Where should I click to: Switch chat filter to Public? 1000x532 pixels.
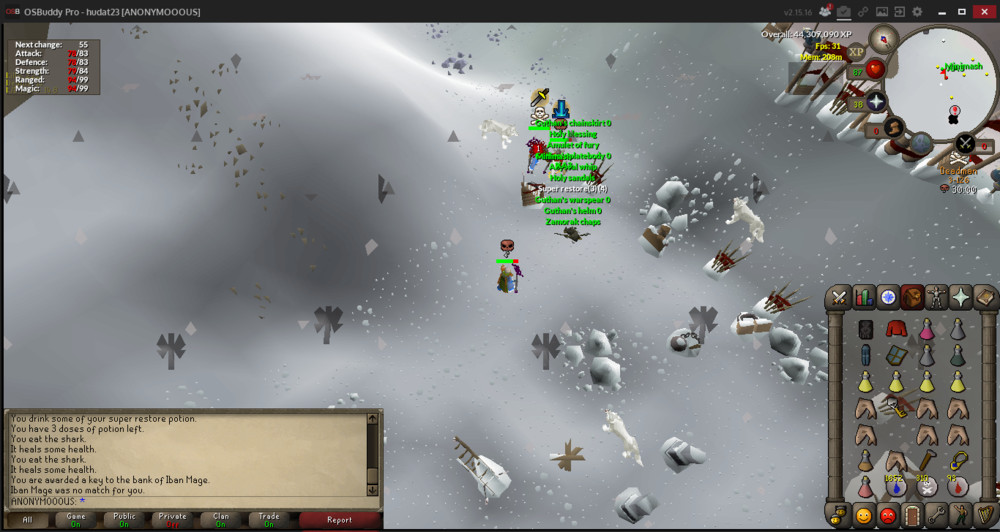124,519
